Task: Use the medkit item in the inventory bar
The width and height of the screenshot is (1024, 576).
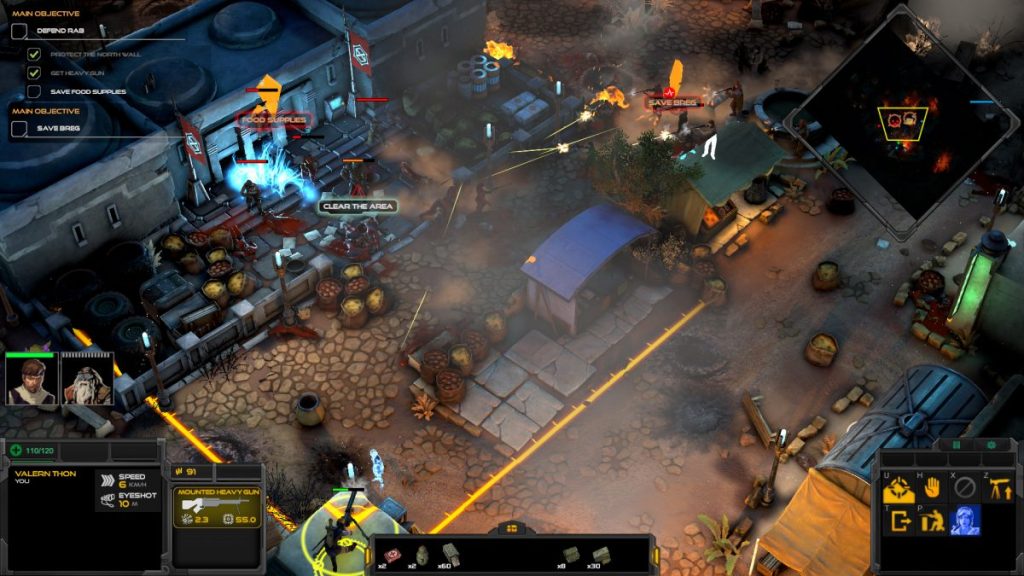Action: (394, 555)
